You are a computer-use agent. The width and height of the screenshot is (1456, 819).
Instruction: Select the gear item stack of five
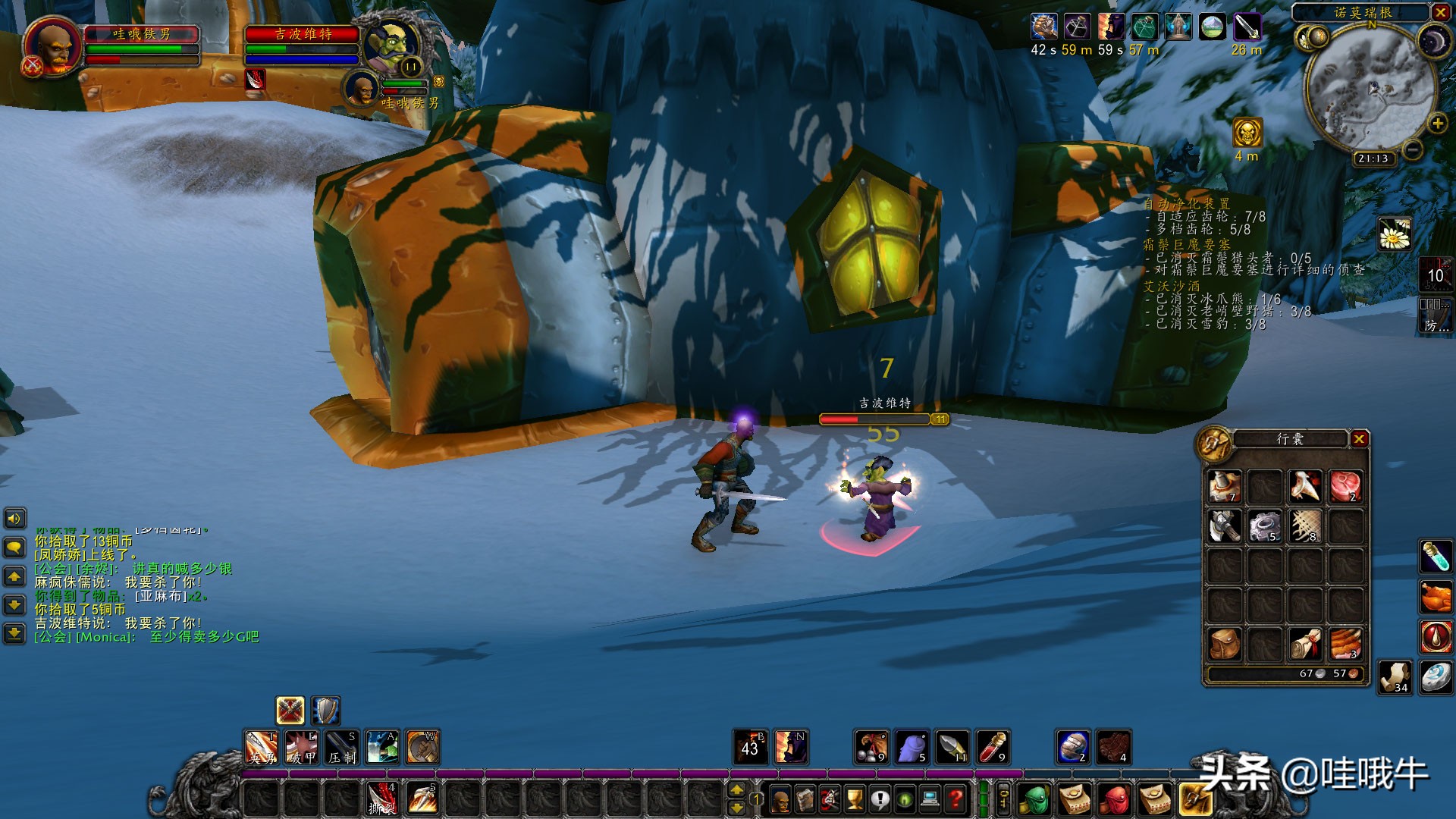1264,526
